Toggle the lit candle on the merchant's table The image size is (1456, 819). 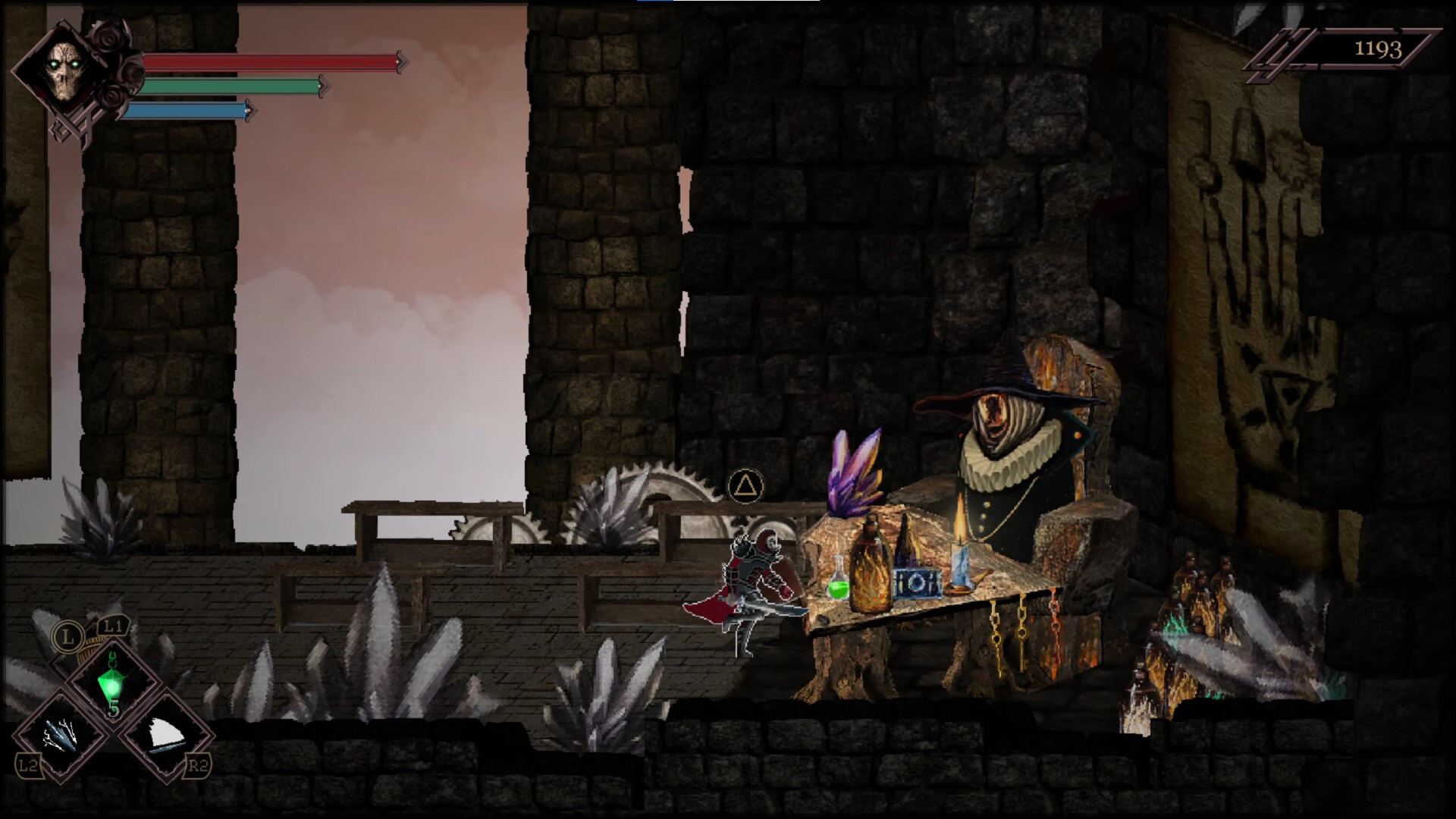(961, 561)
